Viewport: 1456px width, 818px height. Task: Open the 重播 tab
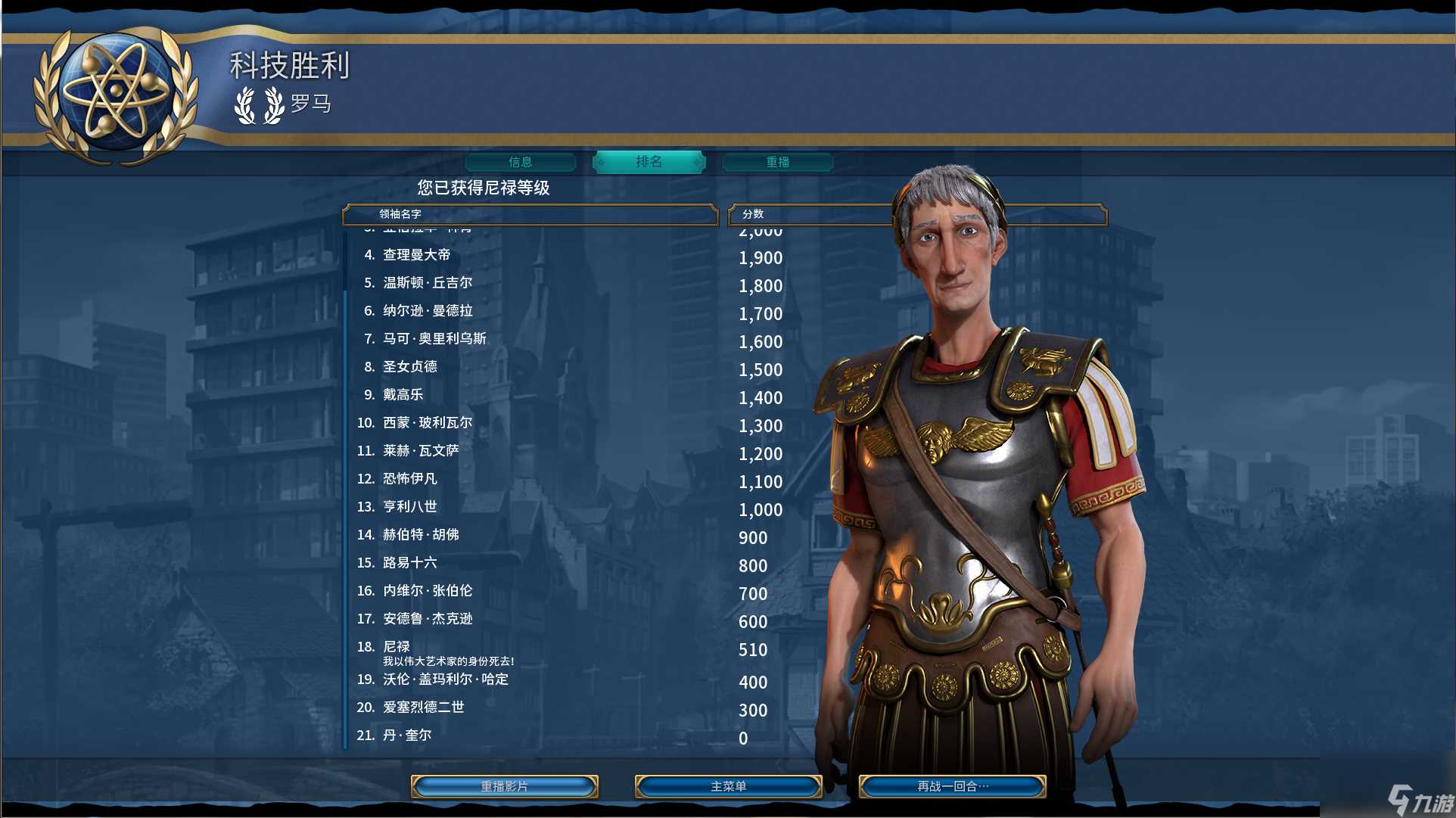coord(777,162)
